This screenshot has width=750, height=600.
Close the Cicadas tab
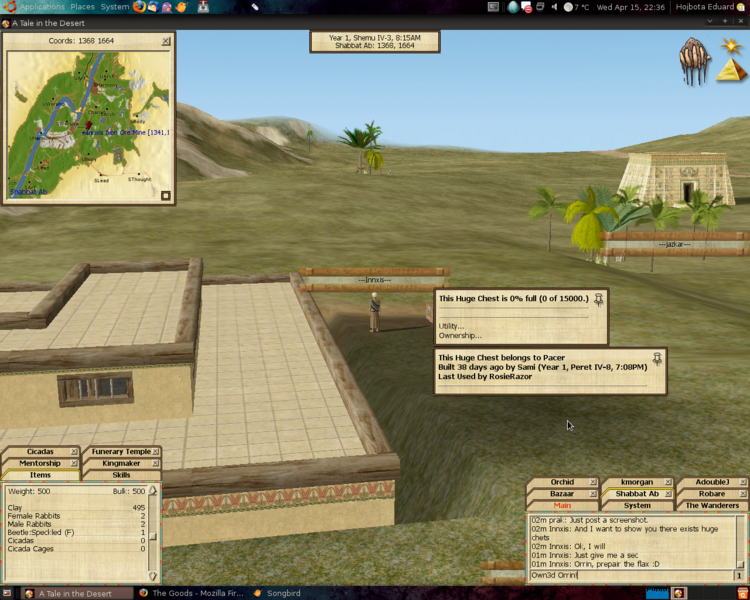[x=76, y=452]
